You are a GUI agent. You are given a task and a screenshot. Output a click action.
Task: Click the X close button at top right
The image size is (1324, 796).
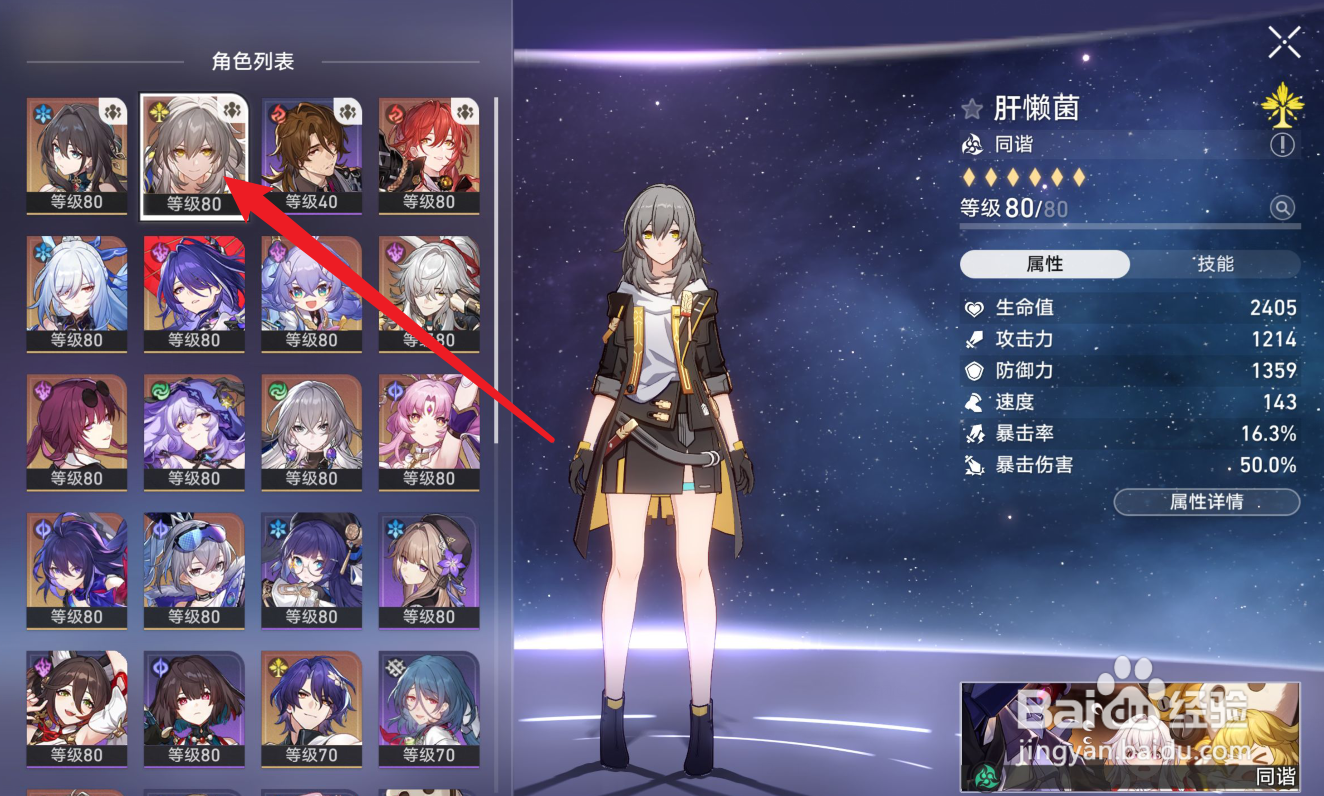[x=1283, y=42]
